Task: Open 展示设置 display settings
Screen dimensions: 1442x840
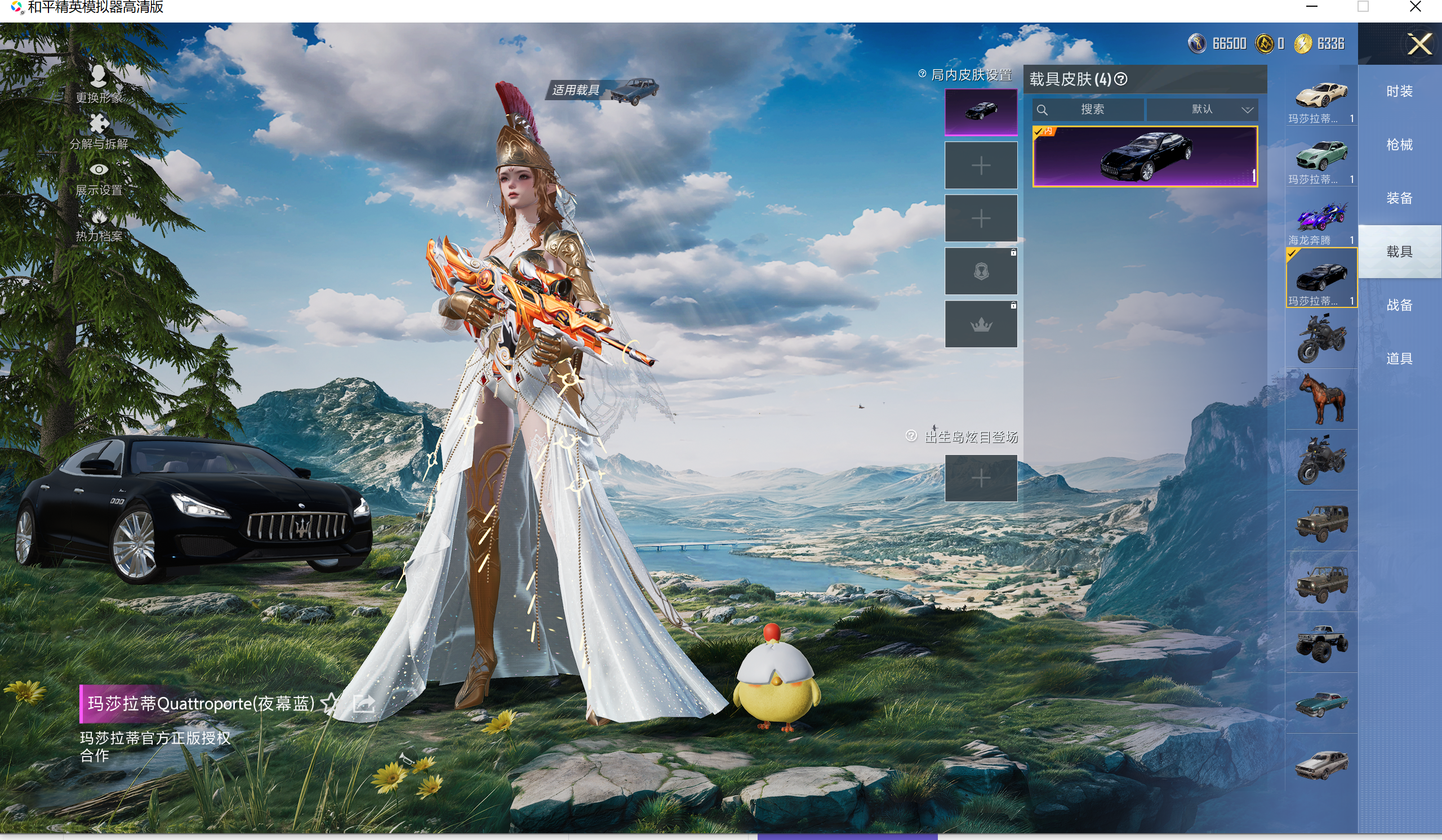Action: 99,178
